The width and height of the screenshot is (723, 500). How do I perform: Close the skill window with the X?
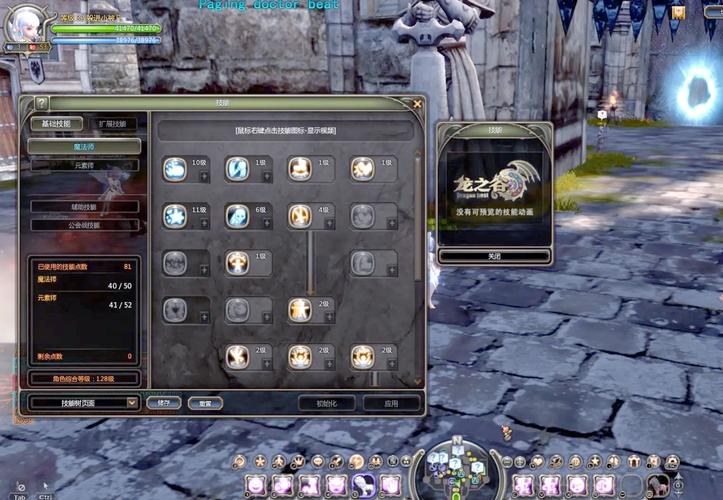[x=417, y=103]
